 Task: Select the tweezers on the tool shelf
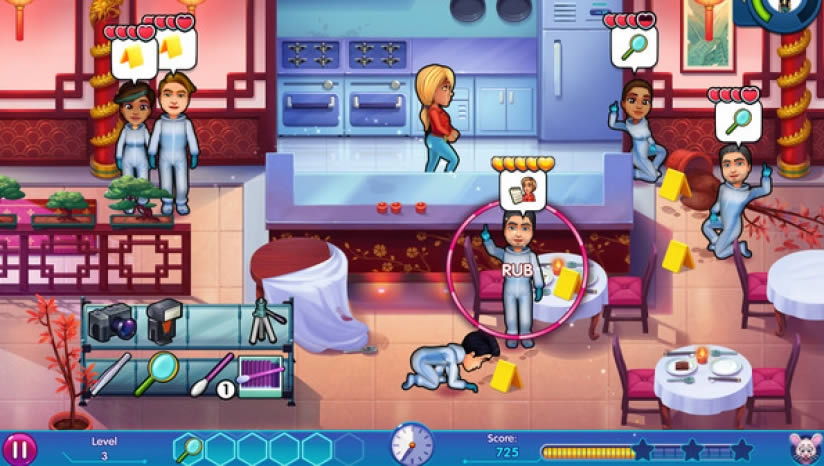[x=109, y=372]
